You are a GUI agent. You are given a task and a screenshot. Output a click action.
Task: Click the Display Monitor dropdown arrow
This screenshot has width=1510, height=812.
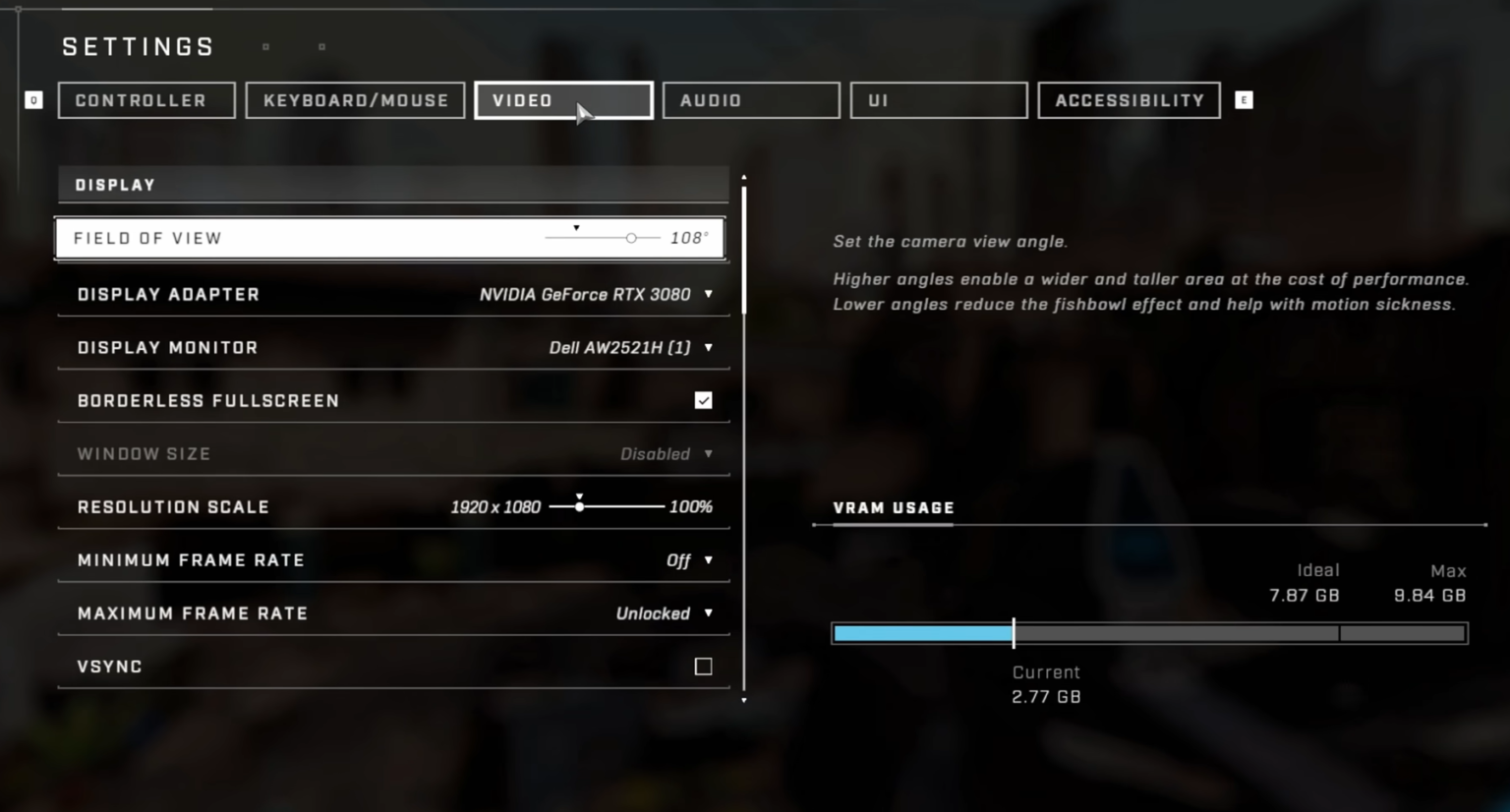coord(708,347)
